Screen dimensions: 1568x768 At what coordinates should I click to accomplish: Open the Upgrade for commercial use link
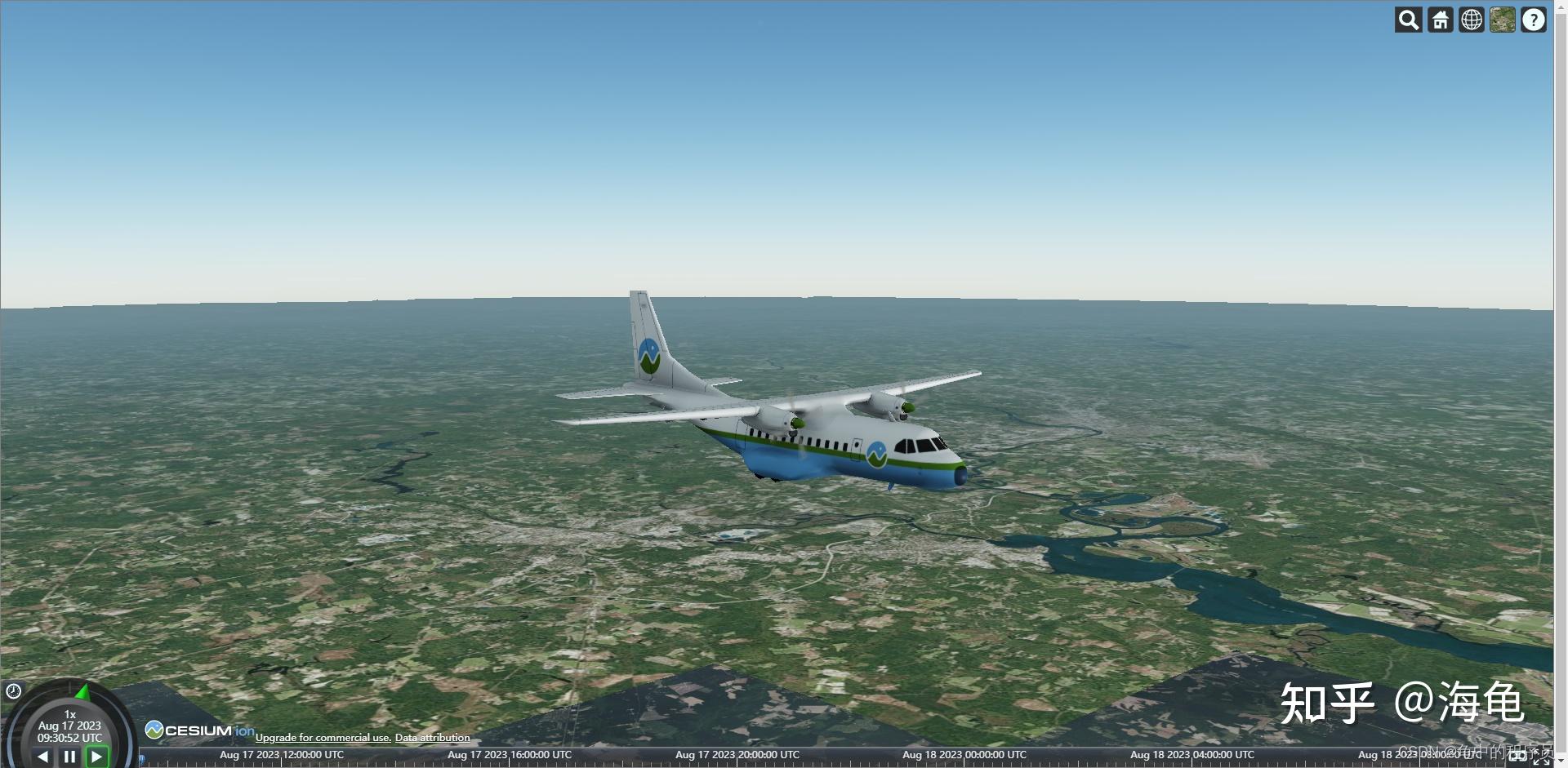click(x=323, y=737)
